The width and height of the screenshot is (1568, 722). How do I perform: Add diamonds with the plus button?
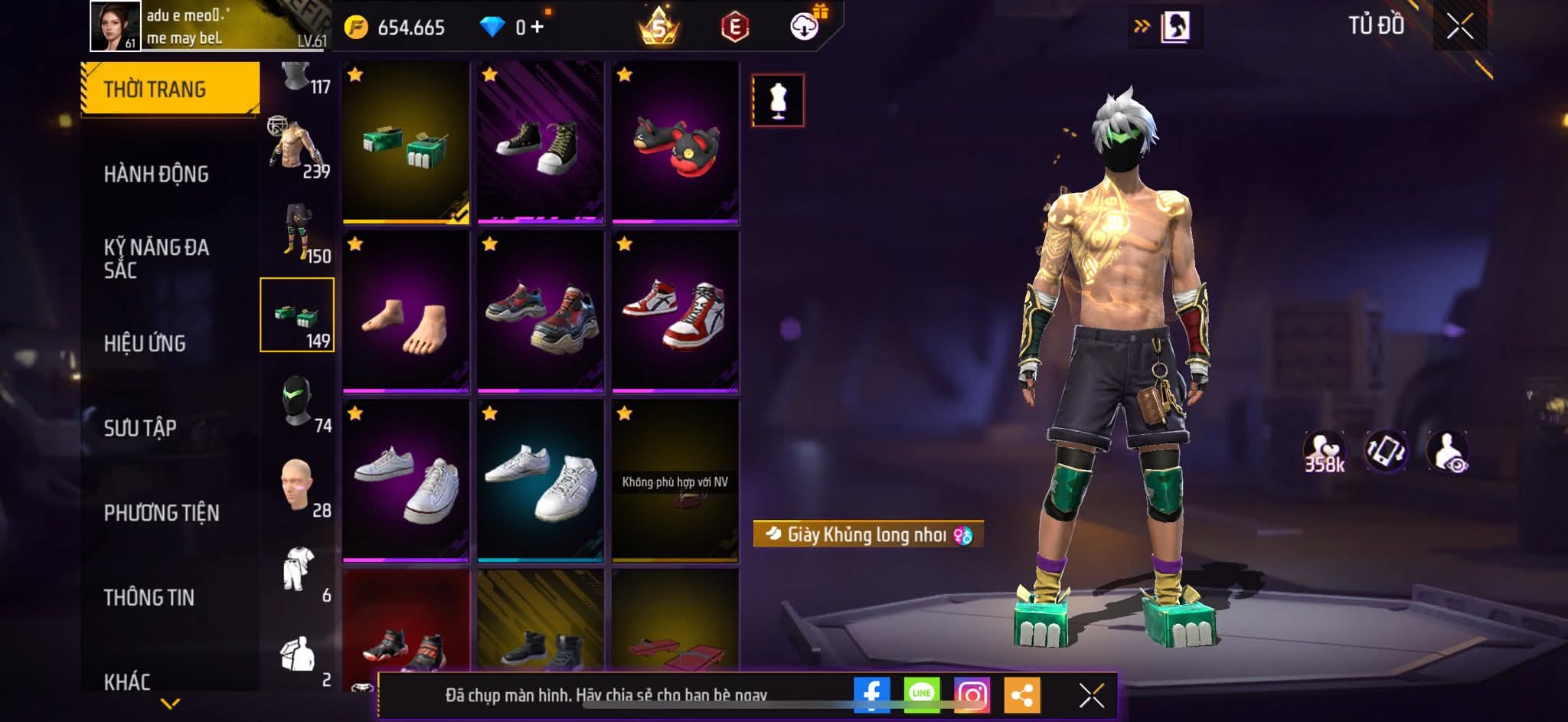pyautogui.click(x=537, y=28)
